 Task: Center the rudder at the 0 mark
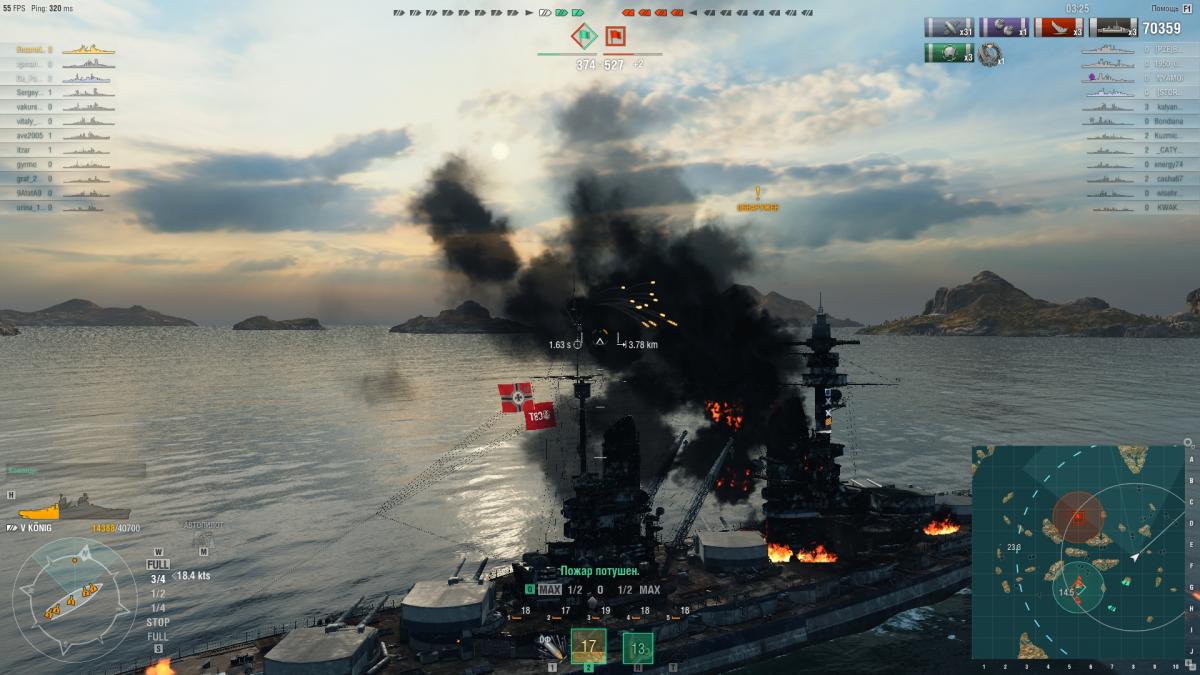click(x=600, y=589)
